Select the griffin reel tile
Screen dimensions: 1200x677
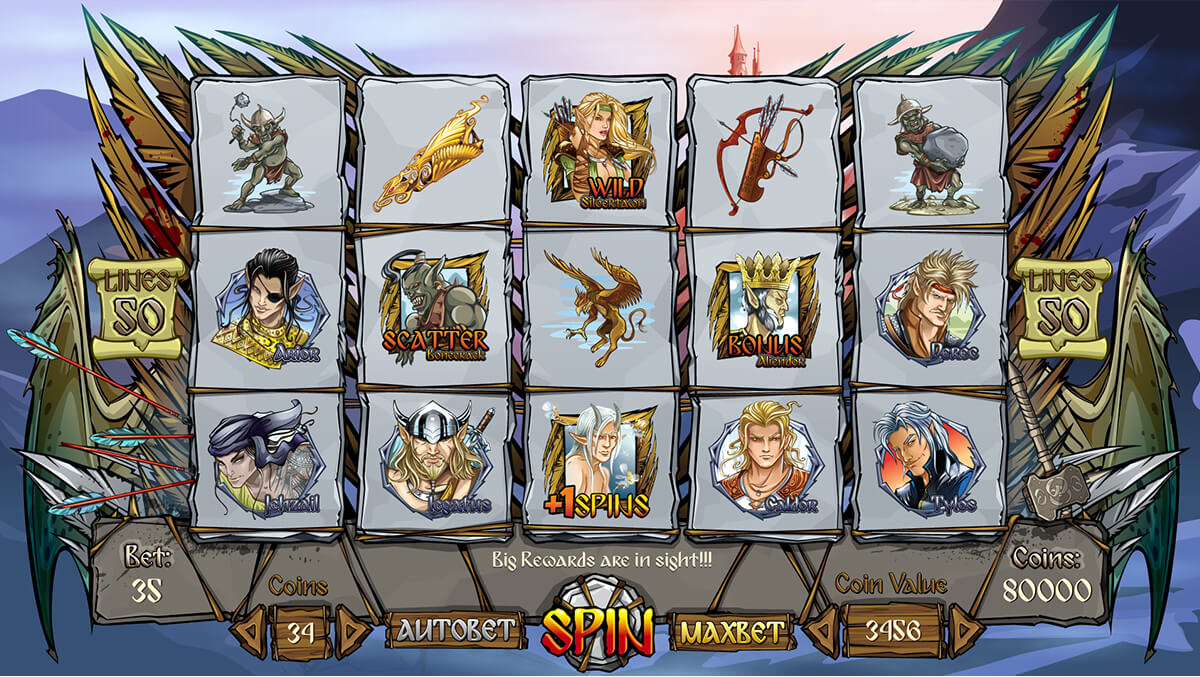coord(599,306)
